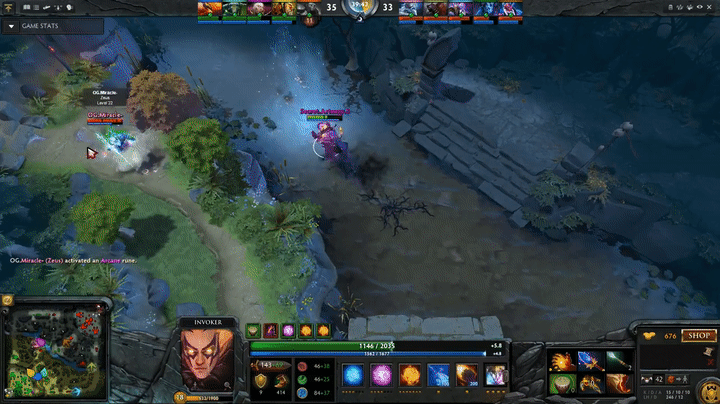Select the leftmost Radiant hero portrait
The height and width of the screenshot is (404, 720).
click(x=207, y=9)
